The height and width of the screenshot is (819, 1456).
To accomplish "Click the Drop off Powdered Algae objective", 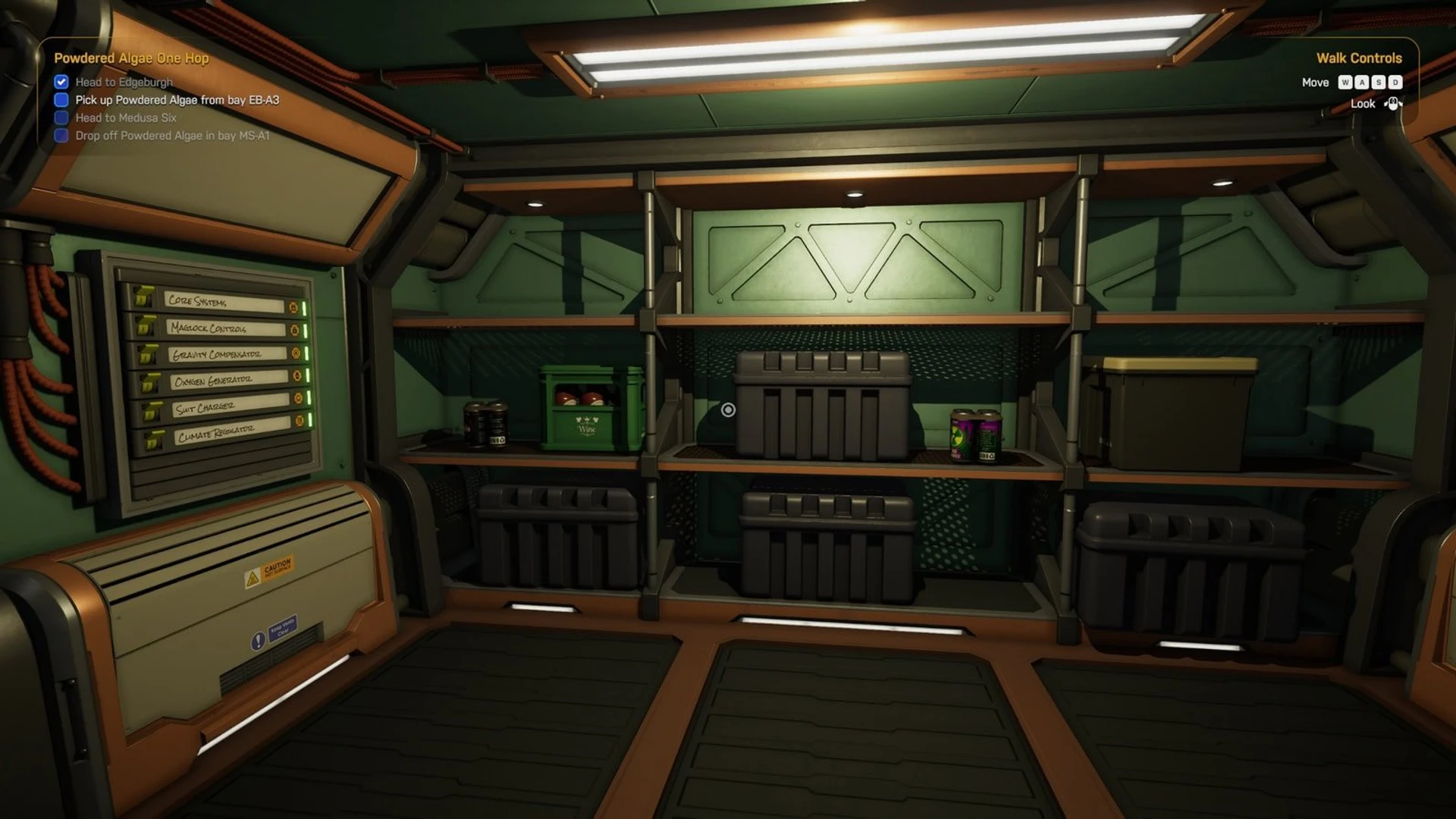I will 172,136.
